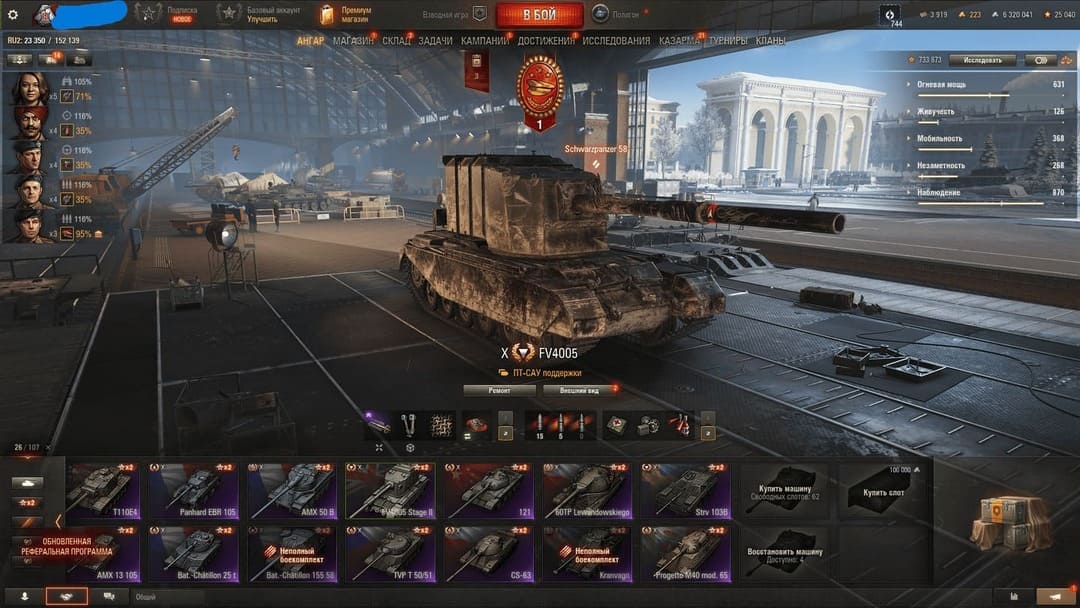
Task: Click the Исследовать button
Action: tap(982, 60)
